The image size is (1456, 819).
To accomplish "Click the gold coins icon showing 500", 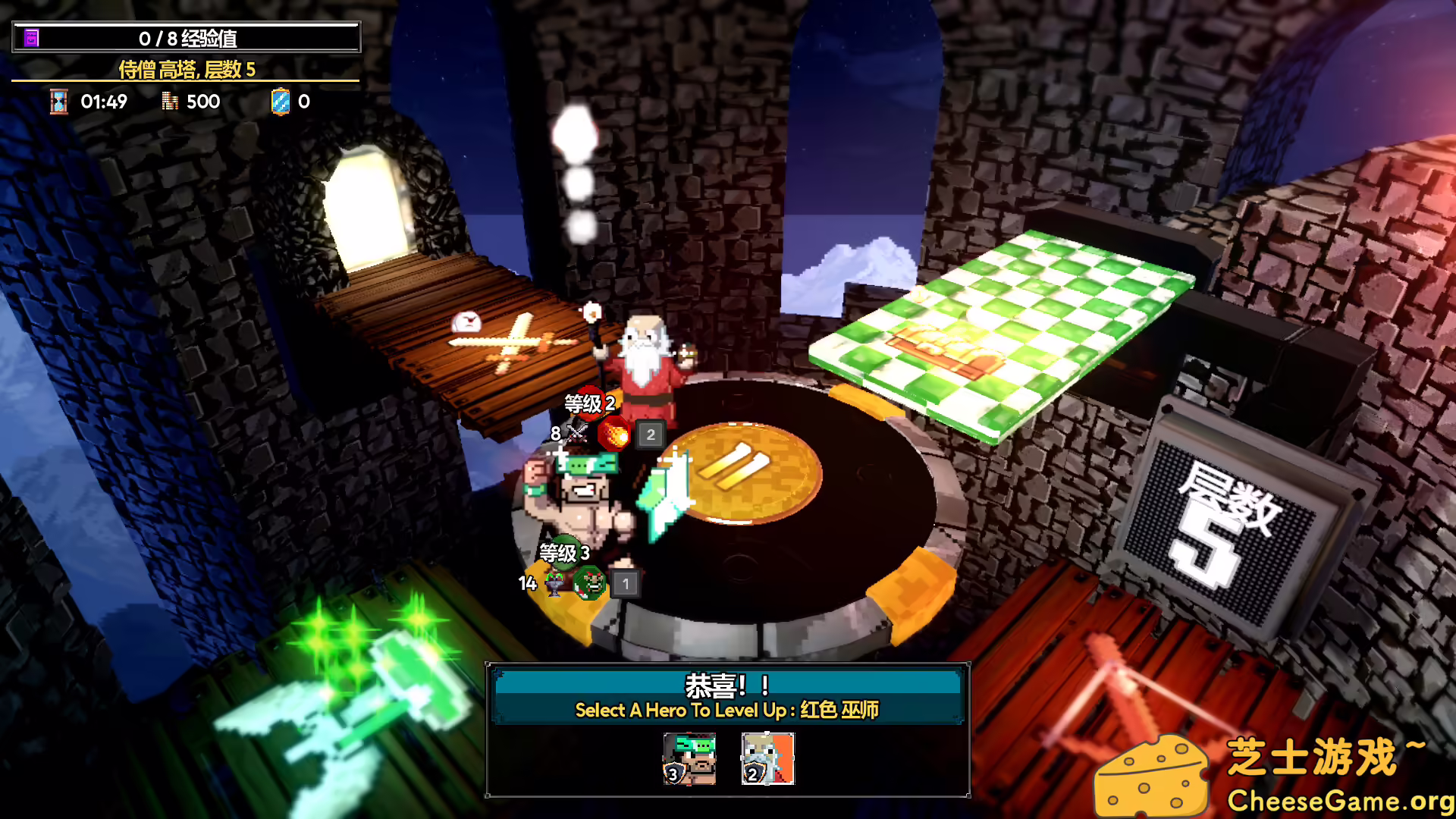I will coord(170,102).
